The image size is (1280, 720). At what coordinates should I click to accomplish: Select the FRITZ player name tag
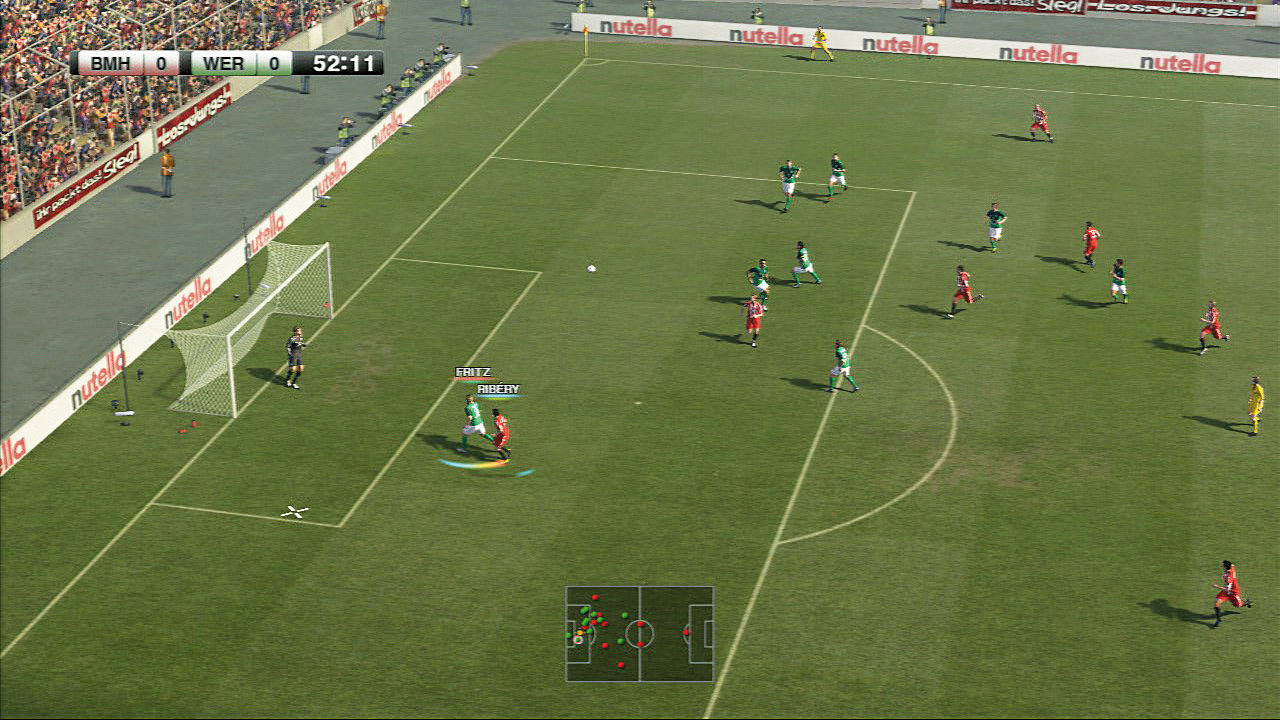473,372
